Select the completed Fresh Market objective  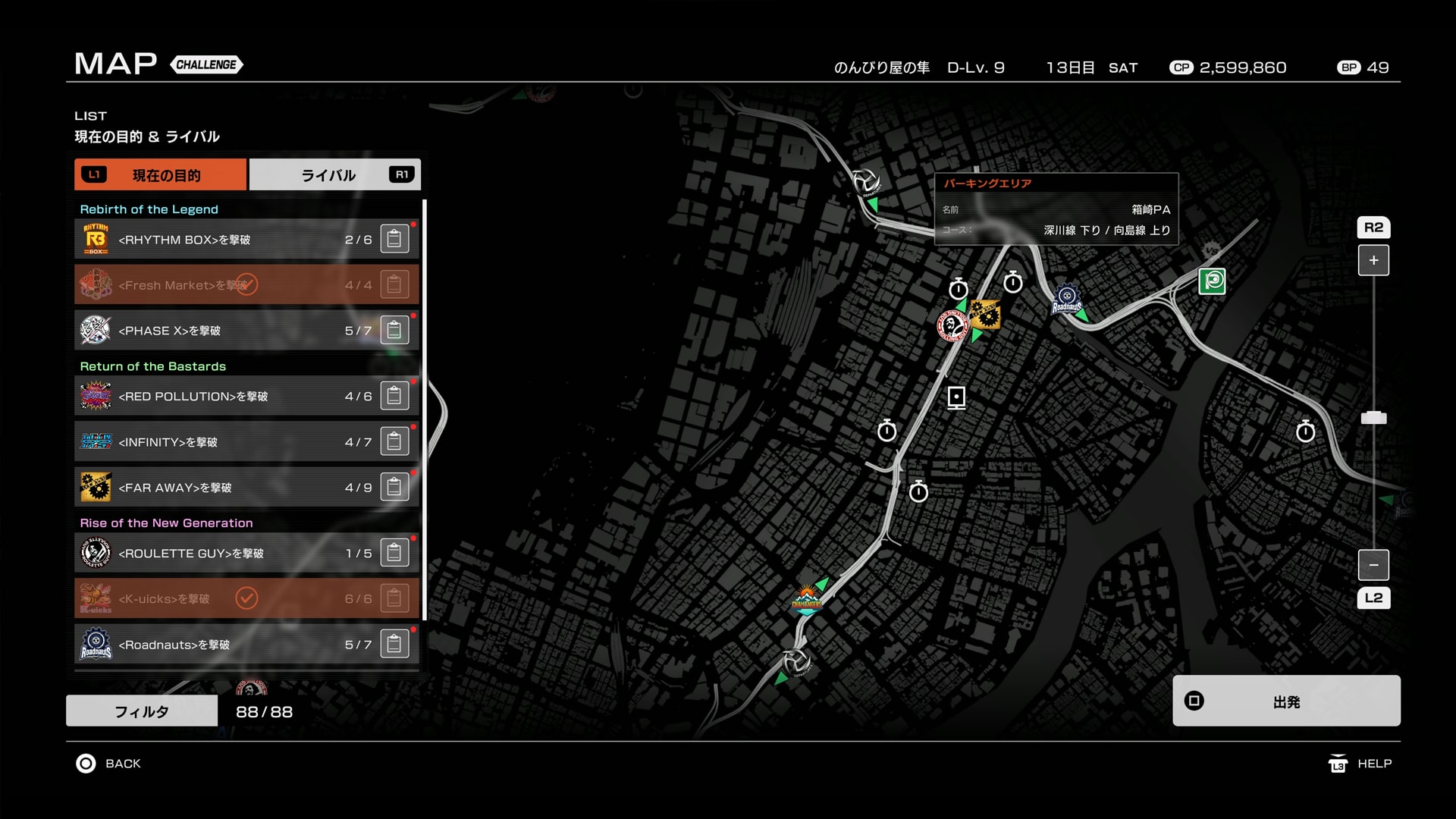(227, 285)
